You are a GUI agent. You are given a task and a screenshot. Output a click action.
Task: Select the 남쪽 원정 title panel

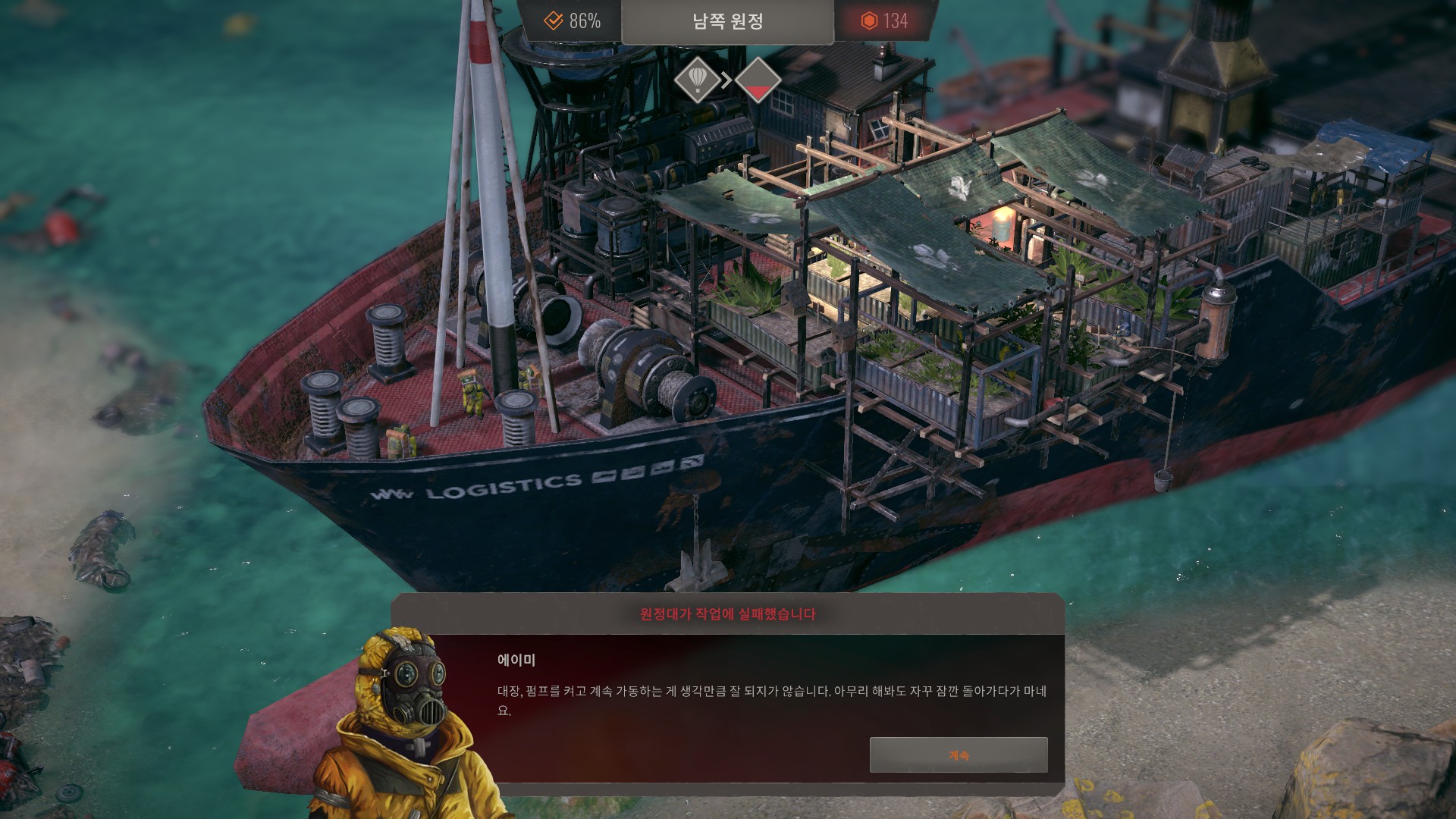point(727,21)
